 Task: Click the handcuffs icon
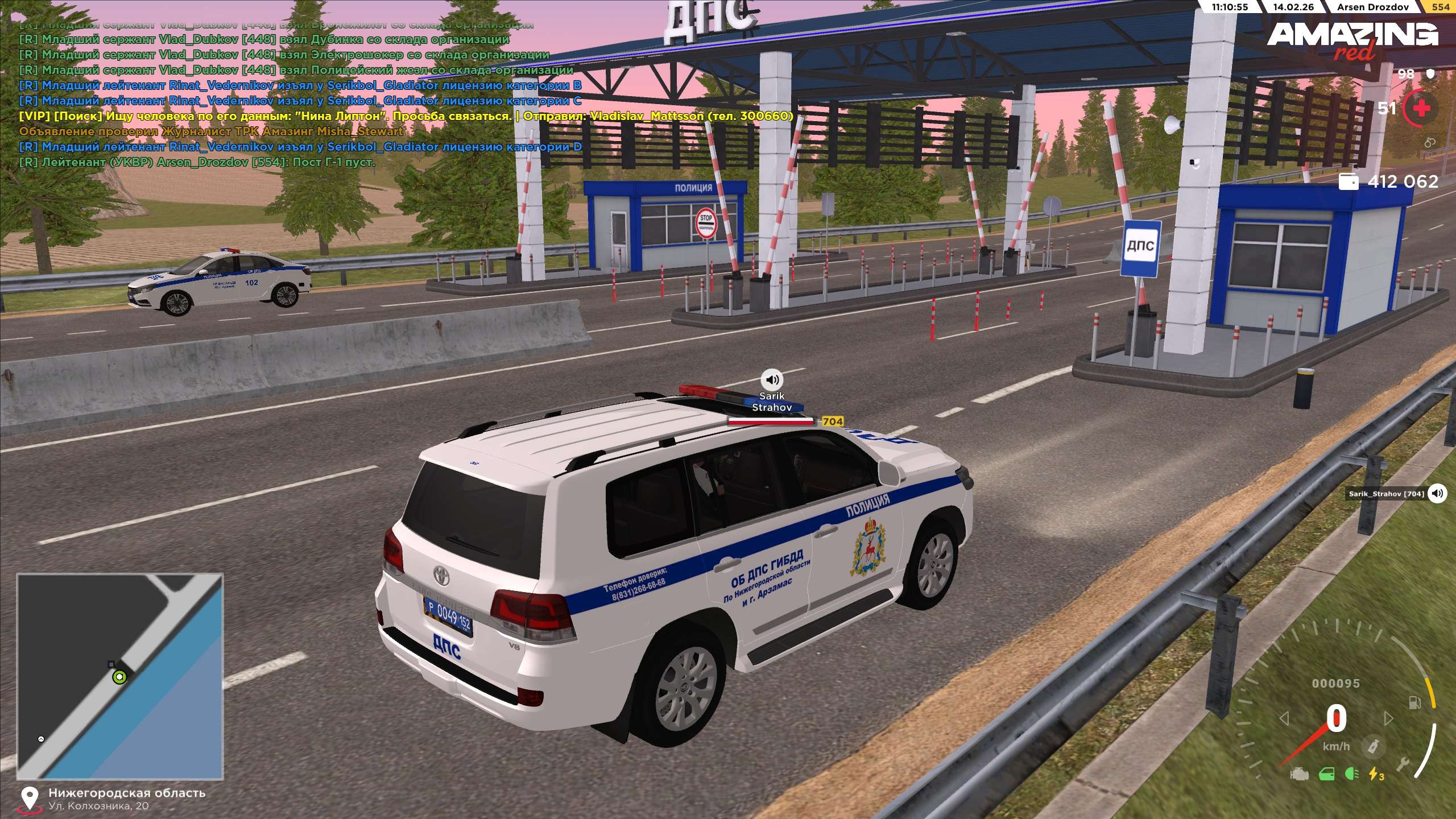point(1429,143)
